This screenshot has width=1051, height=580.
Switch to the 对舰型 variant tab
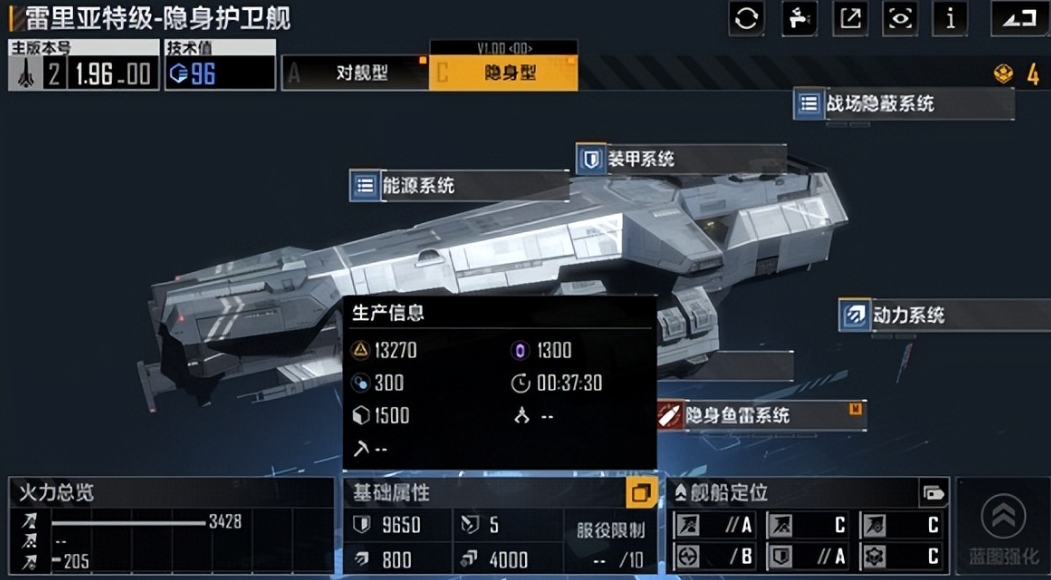click(355, 73)
